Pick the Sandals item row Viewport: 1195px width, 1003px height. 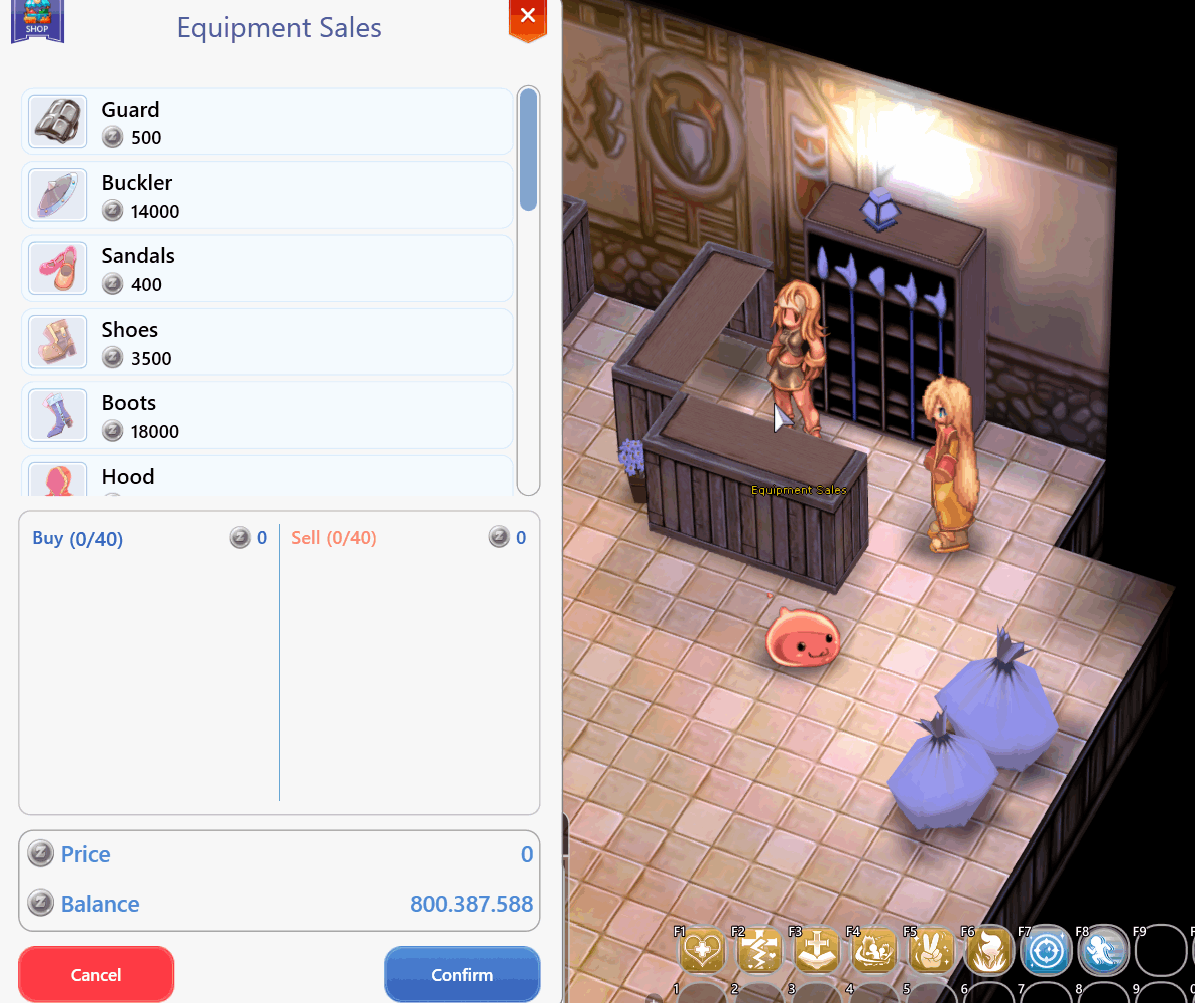(267, 269)
